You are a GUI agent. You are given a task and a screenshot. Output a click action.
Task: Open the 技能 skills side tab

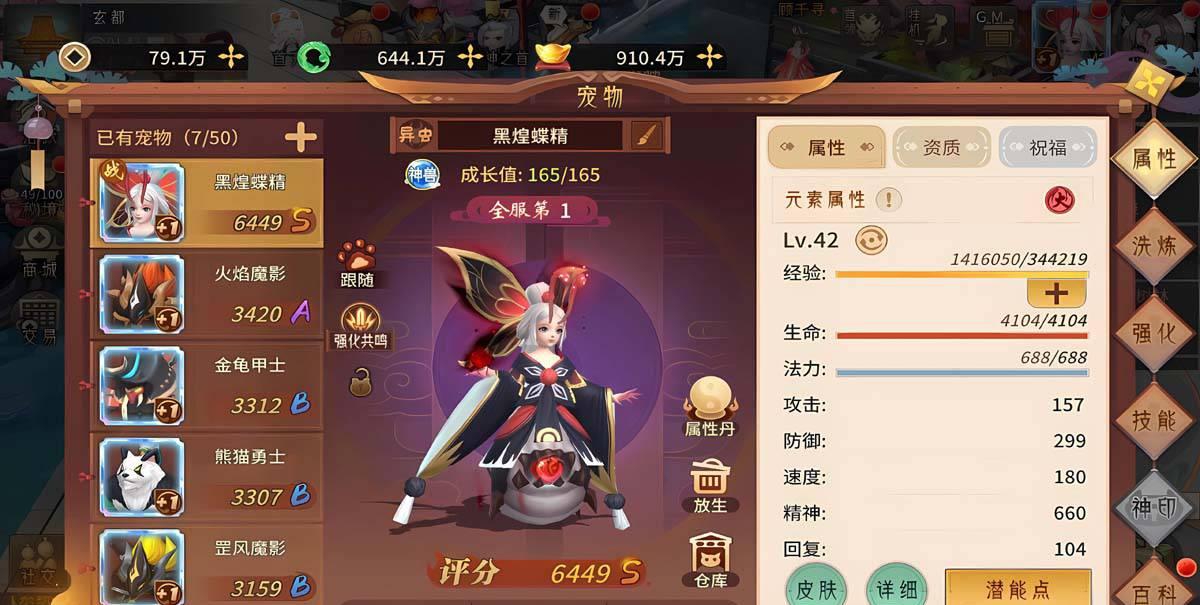(1153, 421)
